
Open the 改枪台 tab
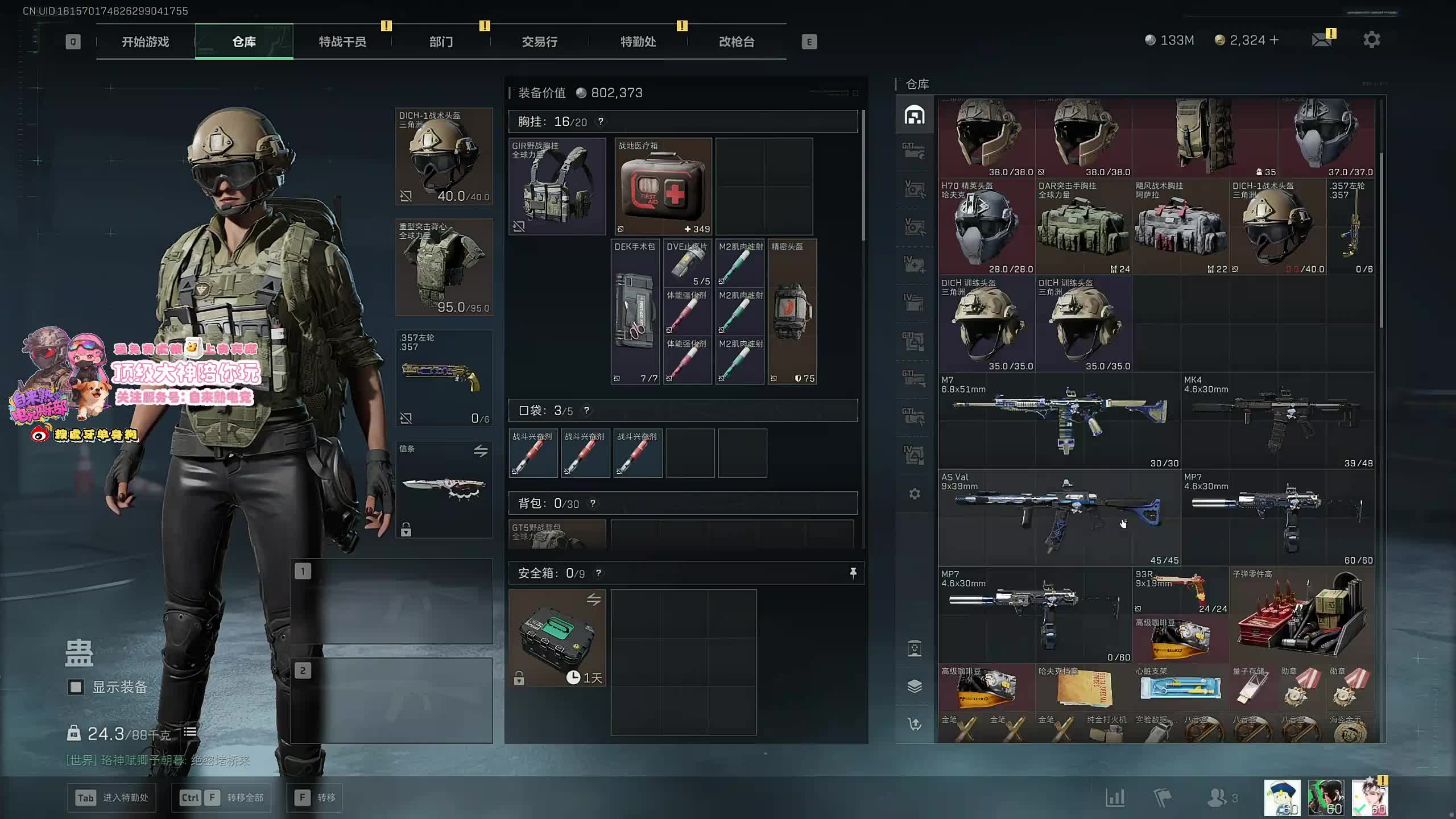click(737, 42)
